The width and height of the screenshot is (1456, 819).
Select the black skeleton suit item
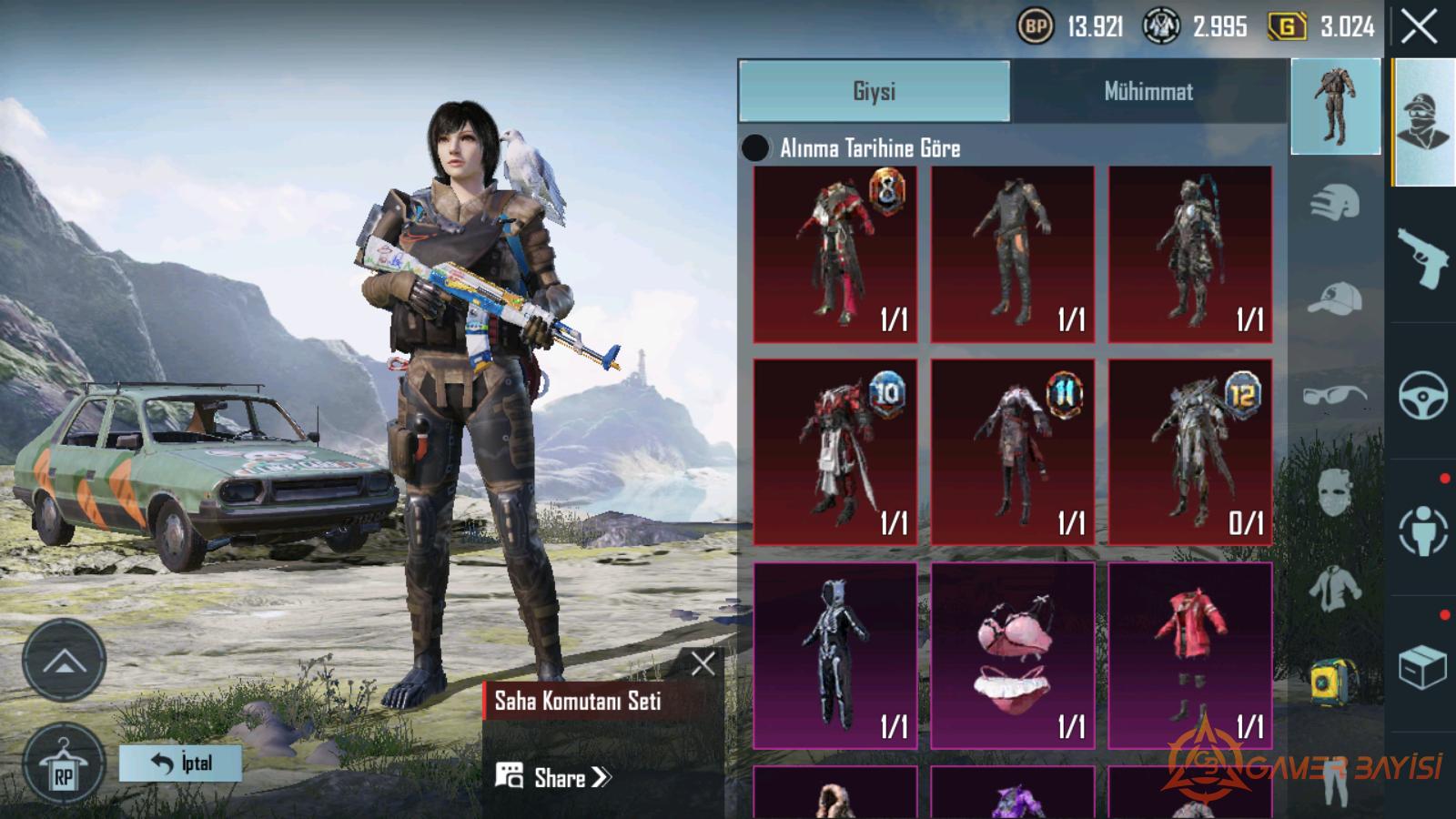point(835,655)
